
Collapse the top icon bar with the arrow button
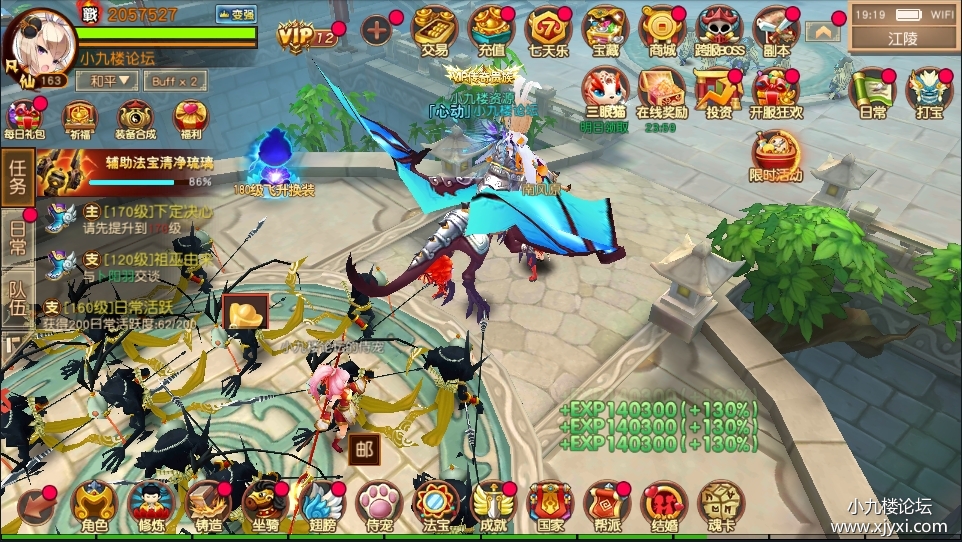pyautogui.click(x=823, y=32)
